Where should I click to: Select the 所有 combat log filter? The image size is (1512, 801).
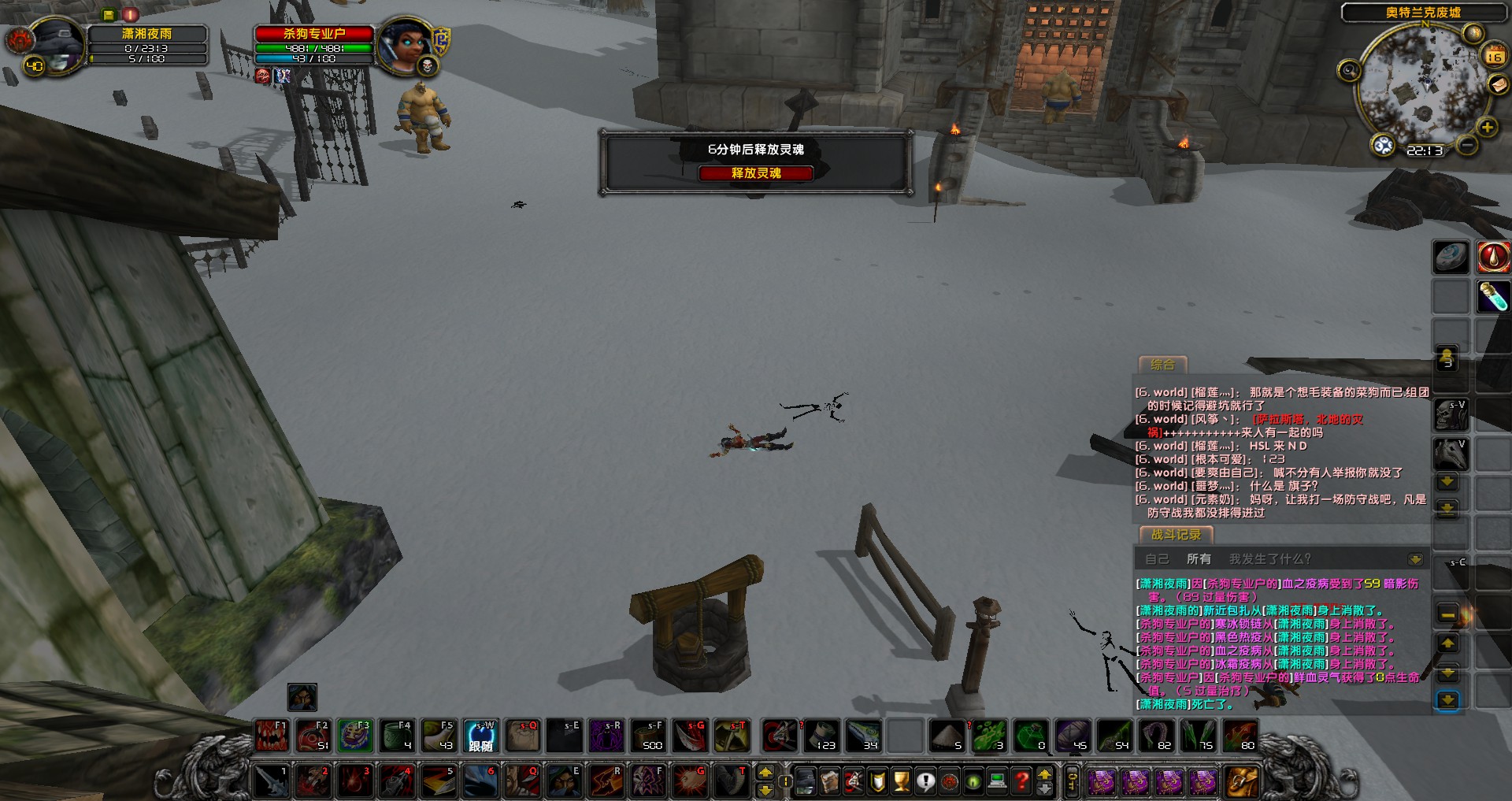[x=1199, y=559]
